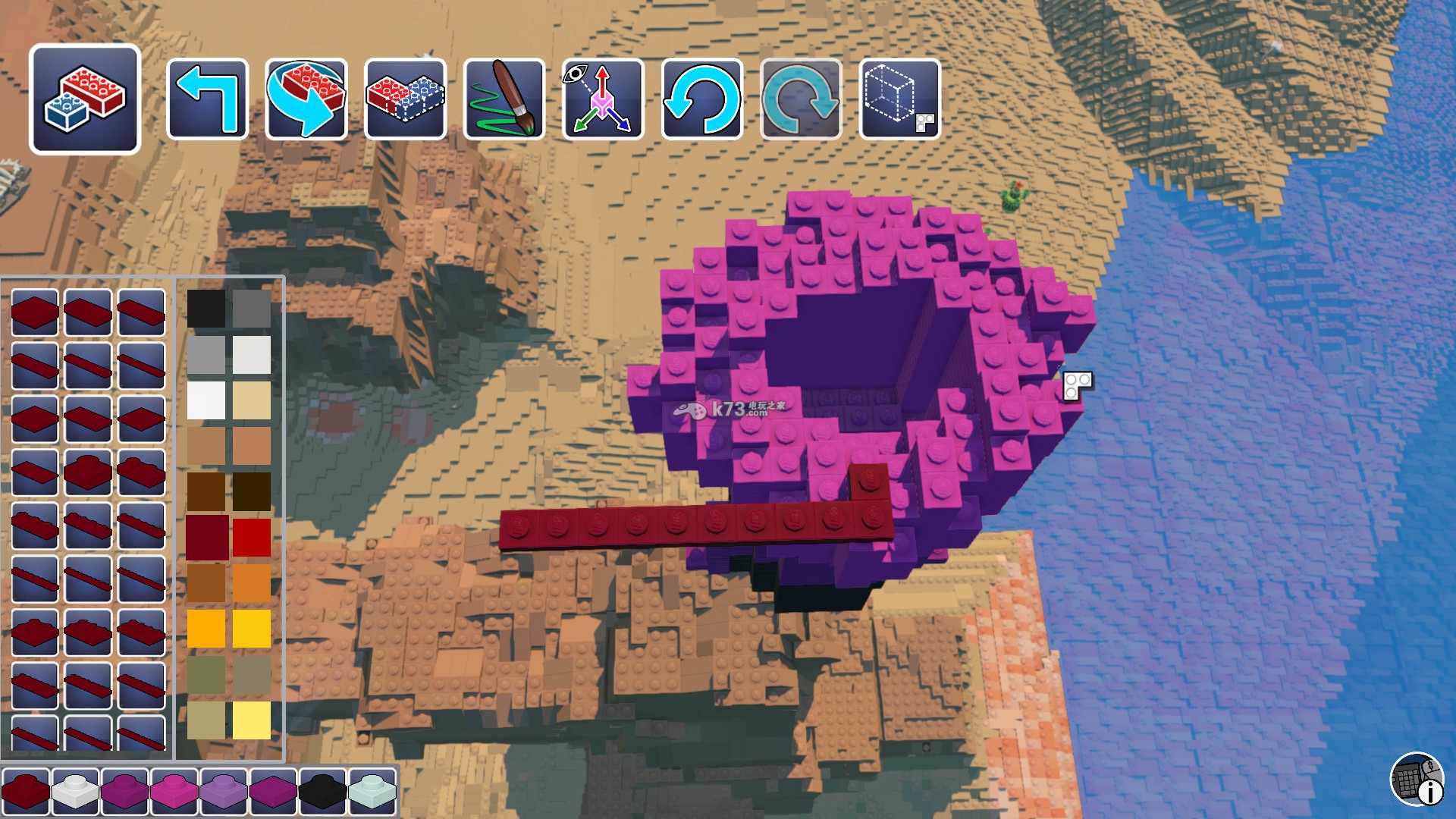Pick the light aqua brick in hotbar
This screenshot has width=1456, height=819.
(372, 791)
